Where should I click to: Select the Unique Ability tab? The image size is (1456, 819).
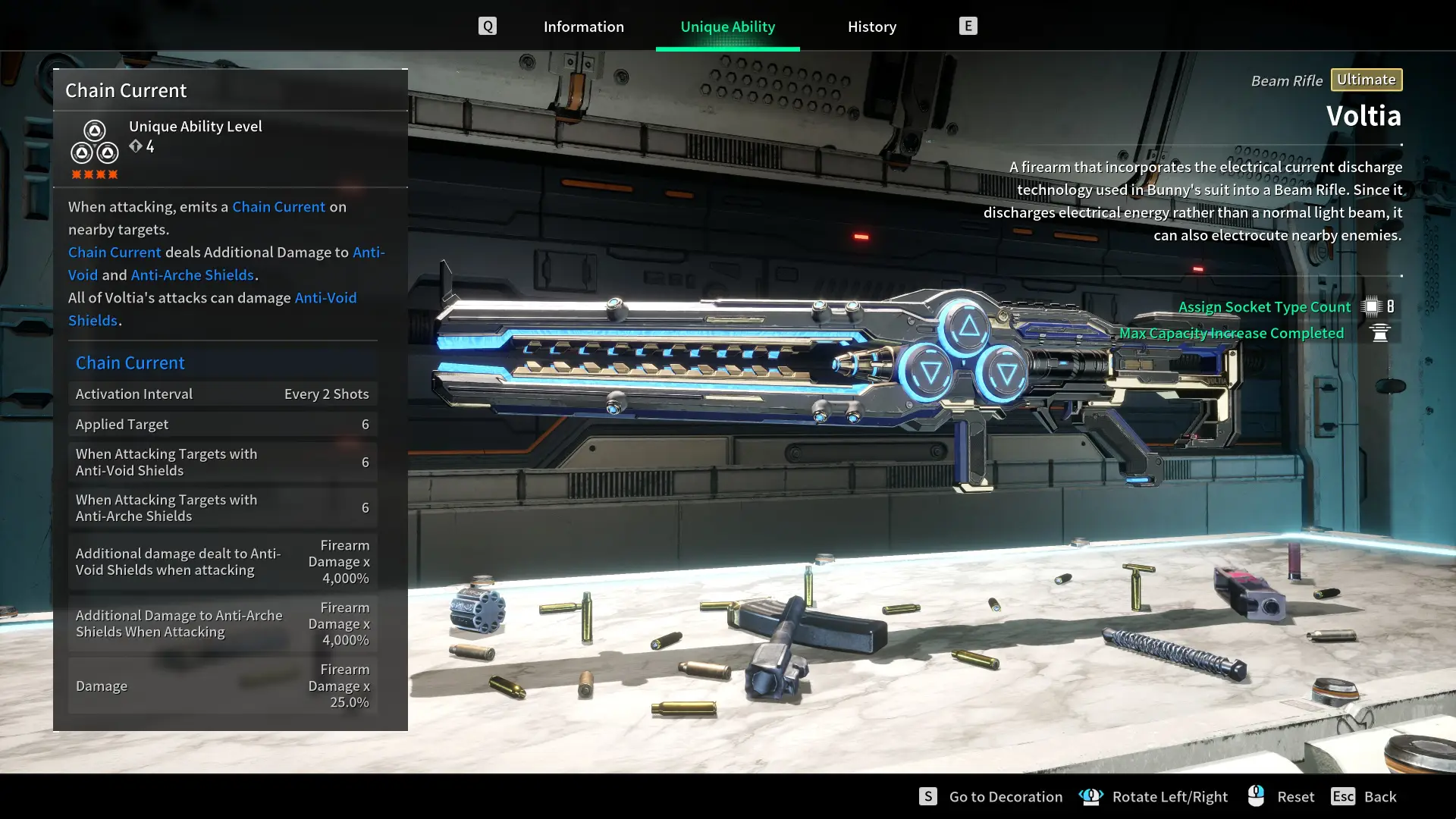(x=727, y=27)
